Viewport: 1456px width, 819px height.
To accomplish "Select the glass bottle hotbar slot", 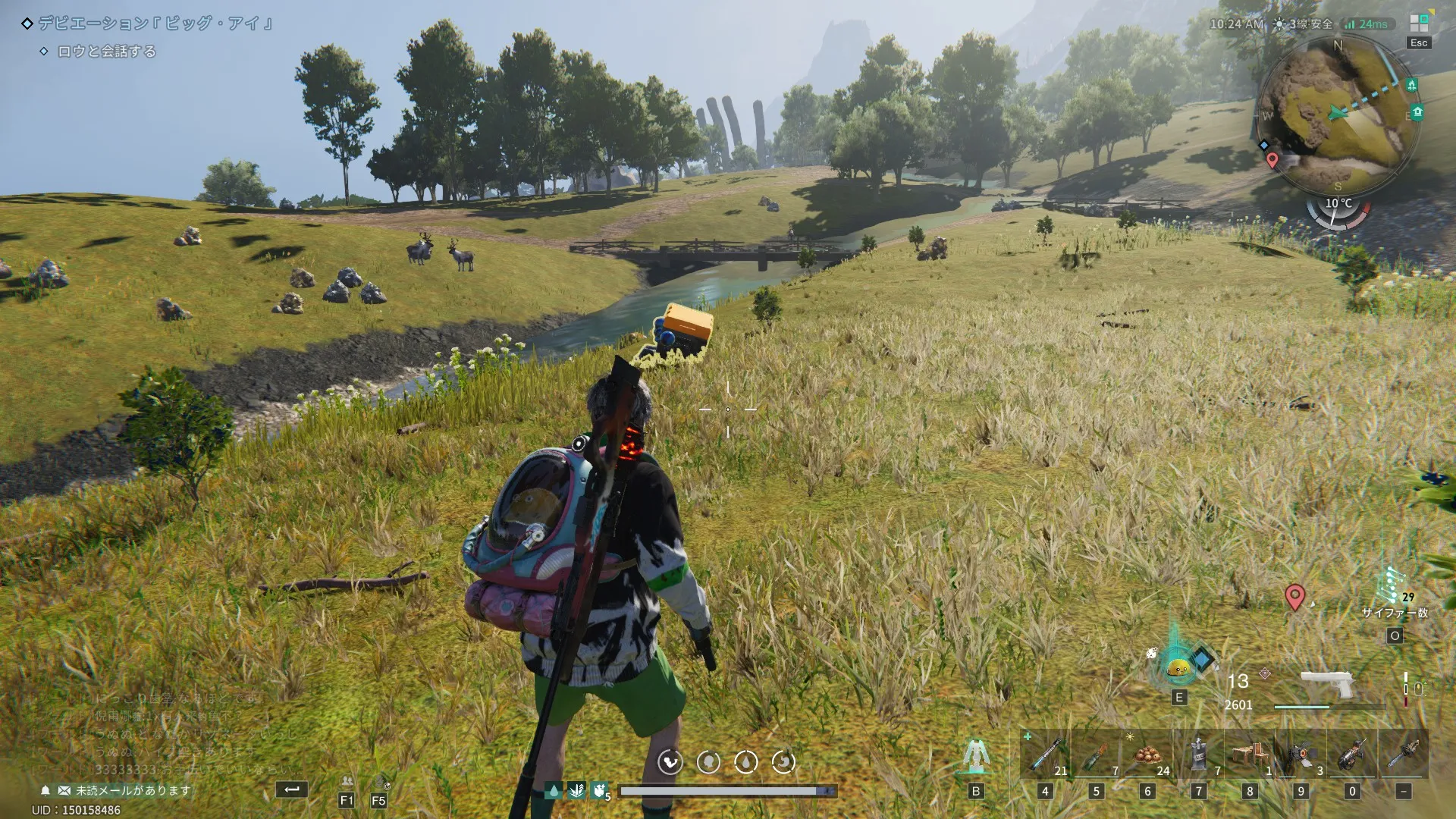I will [x=1096, y=754].
